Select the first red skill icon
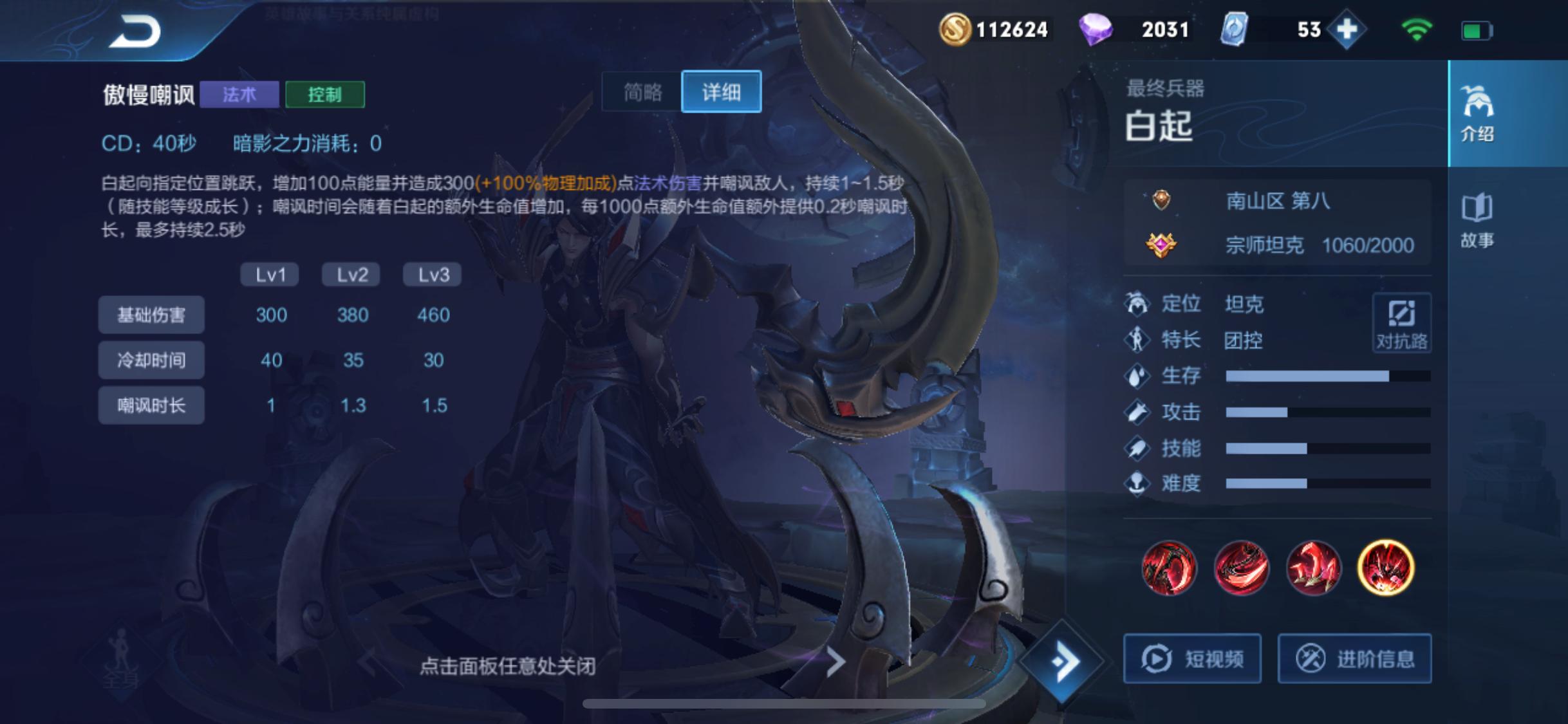This screenshot has width=1568, height=724. (x=1169, y=569)
